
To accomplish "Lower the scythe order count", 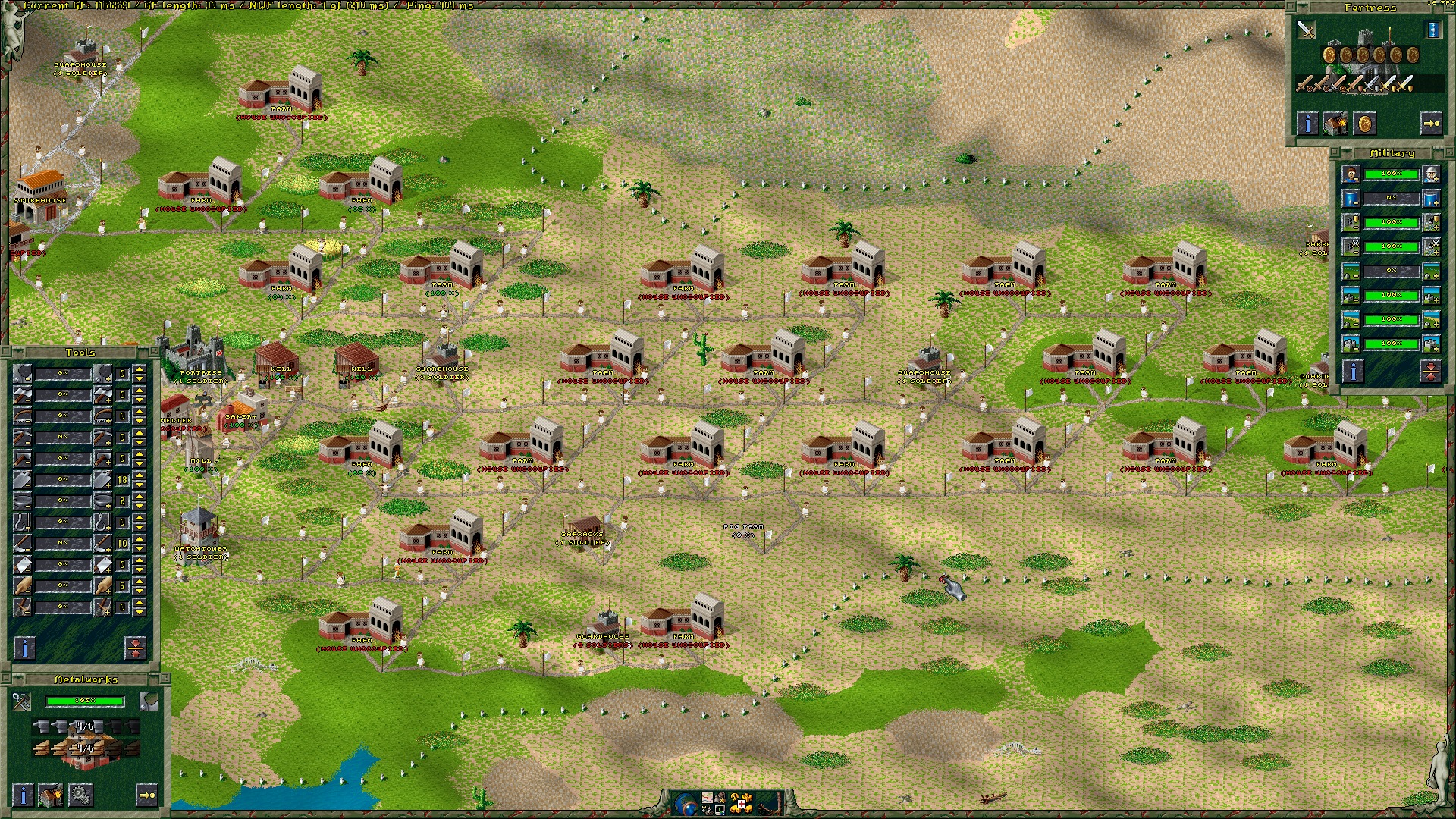I will 140,548.
